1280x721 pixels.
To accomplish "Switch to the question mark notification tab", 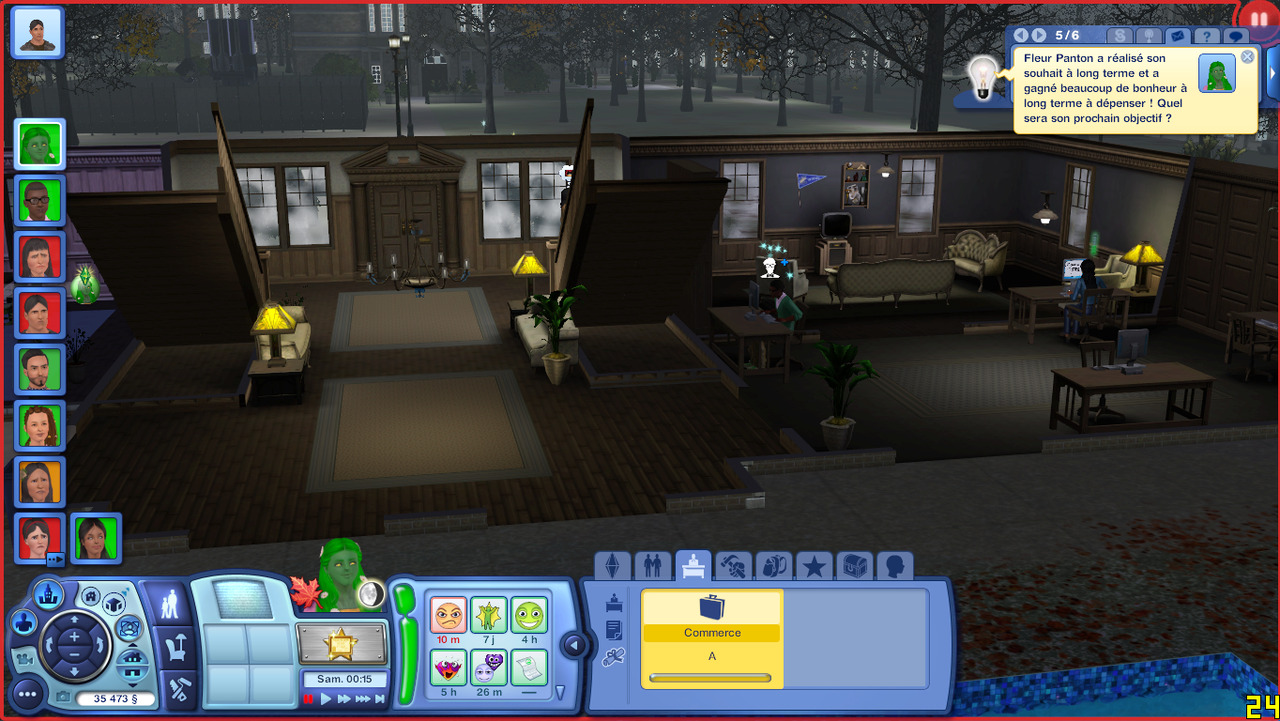I will (1207, 37).
